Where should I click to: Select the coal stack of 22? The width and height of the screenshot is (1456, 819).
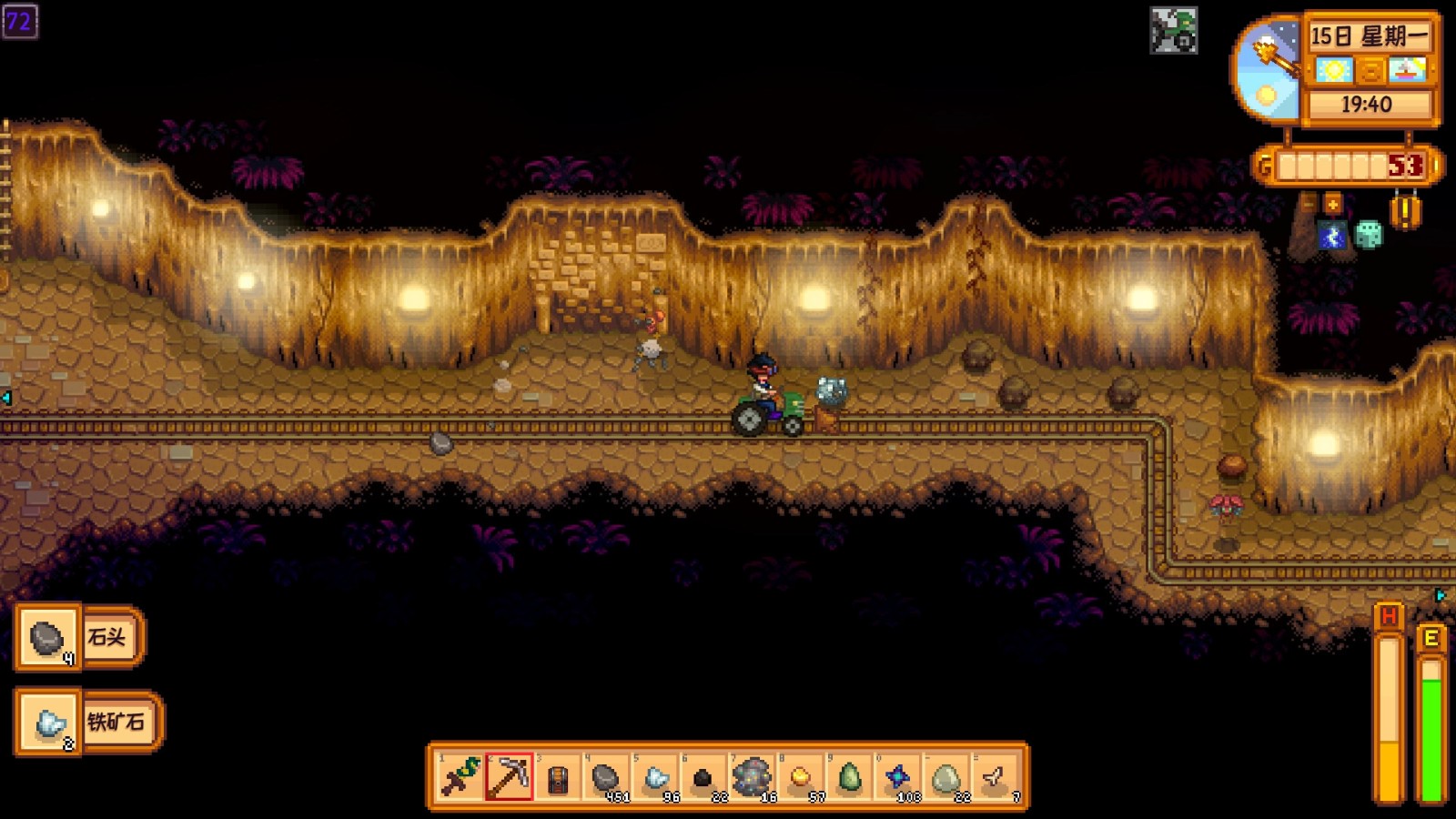coord(703,778)
